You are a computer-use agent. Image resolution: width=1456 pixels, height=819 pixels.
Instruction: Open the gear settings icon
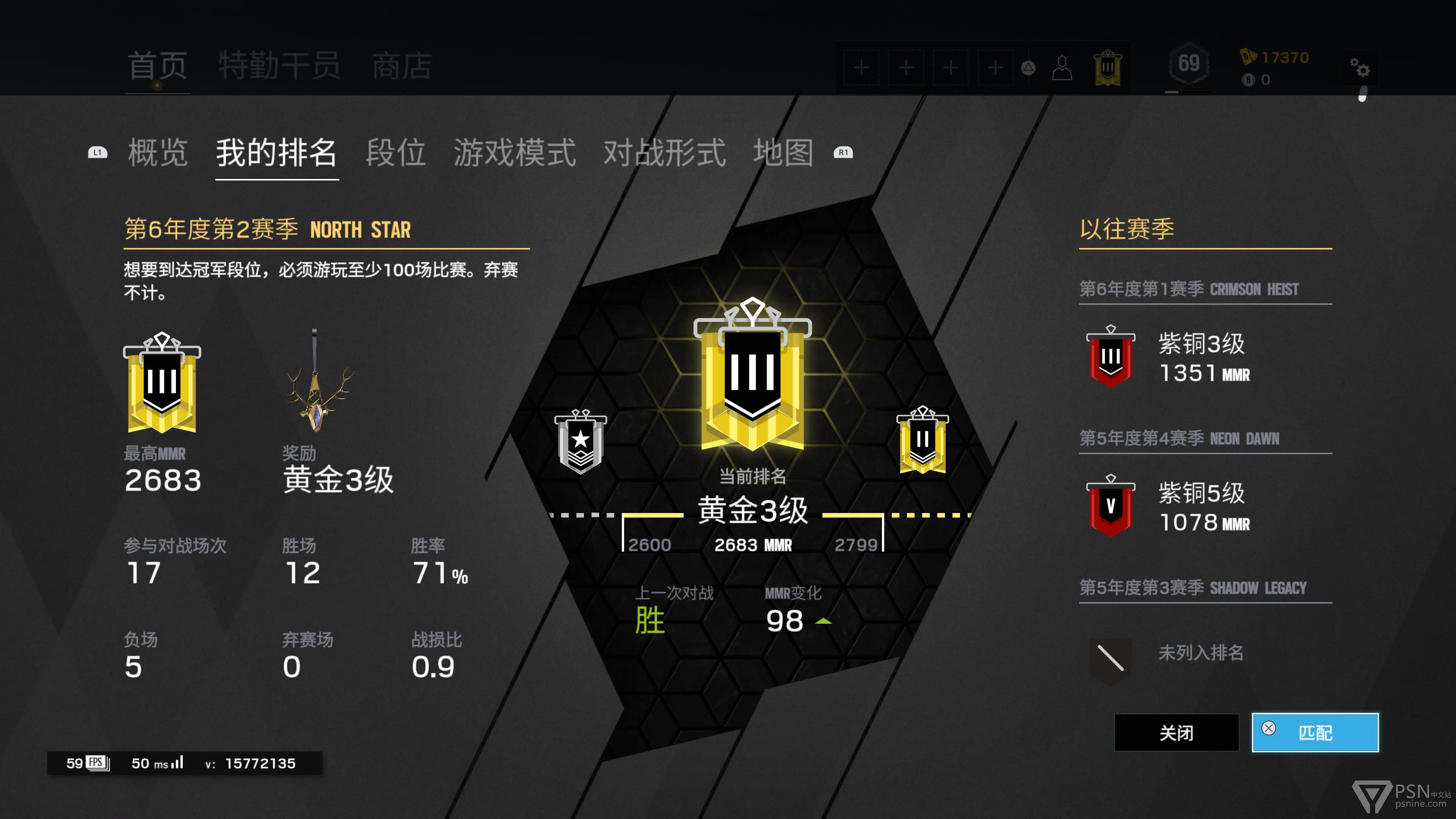pos(1360,68)
